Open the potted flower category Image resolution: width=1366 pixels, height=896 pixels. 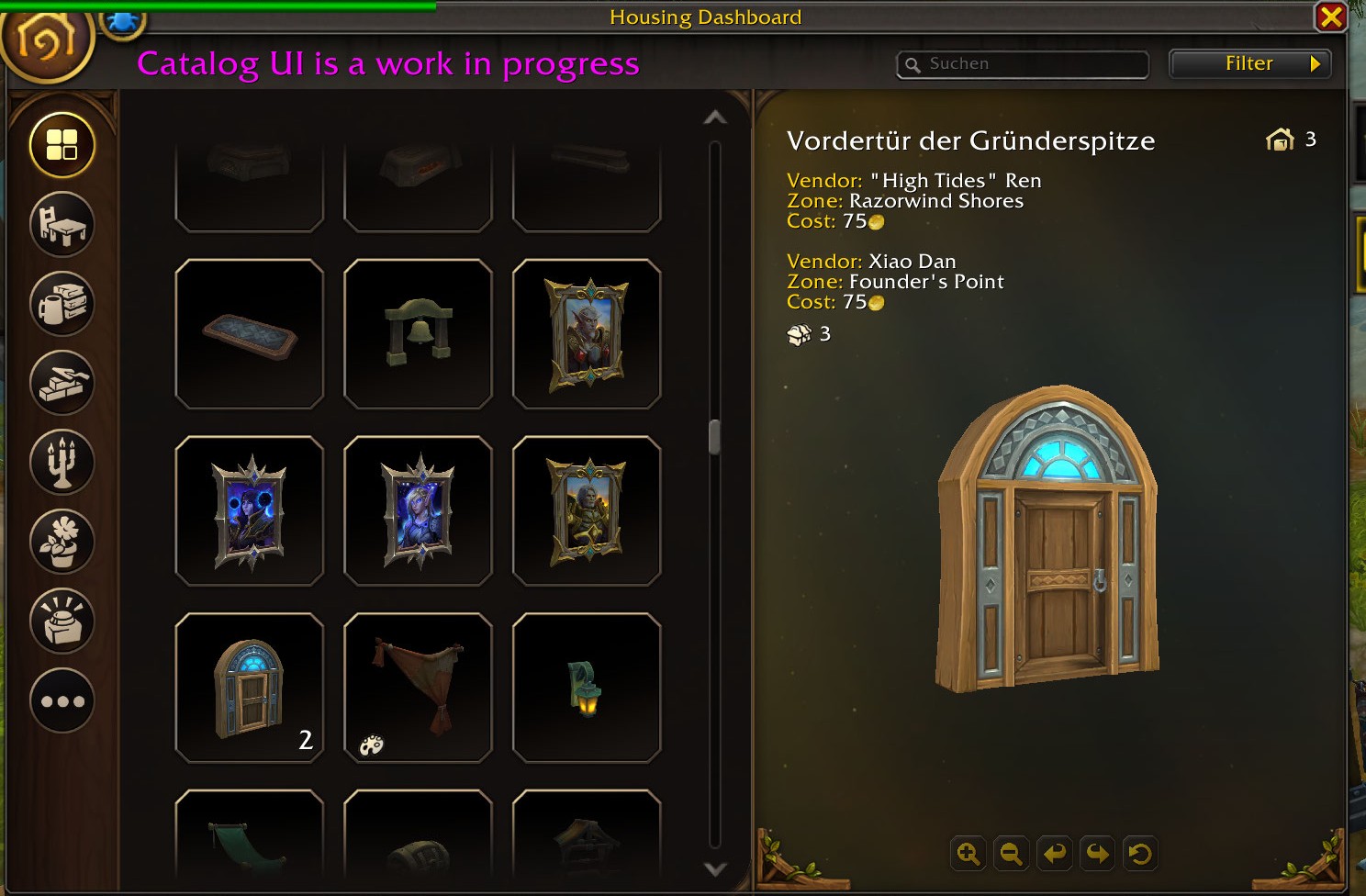62,543
